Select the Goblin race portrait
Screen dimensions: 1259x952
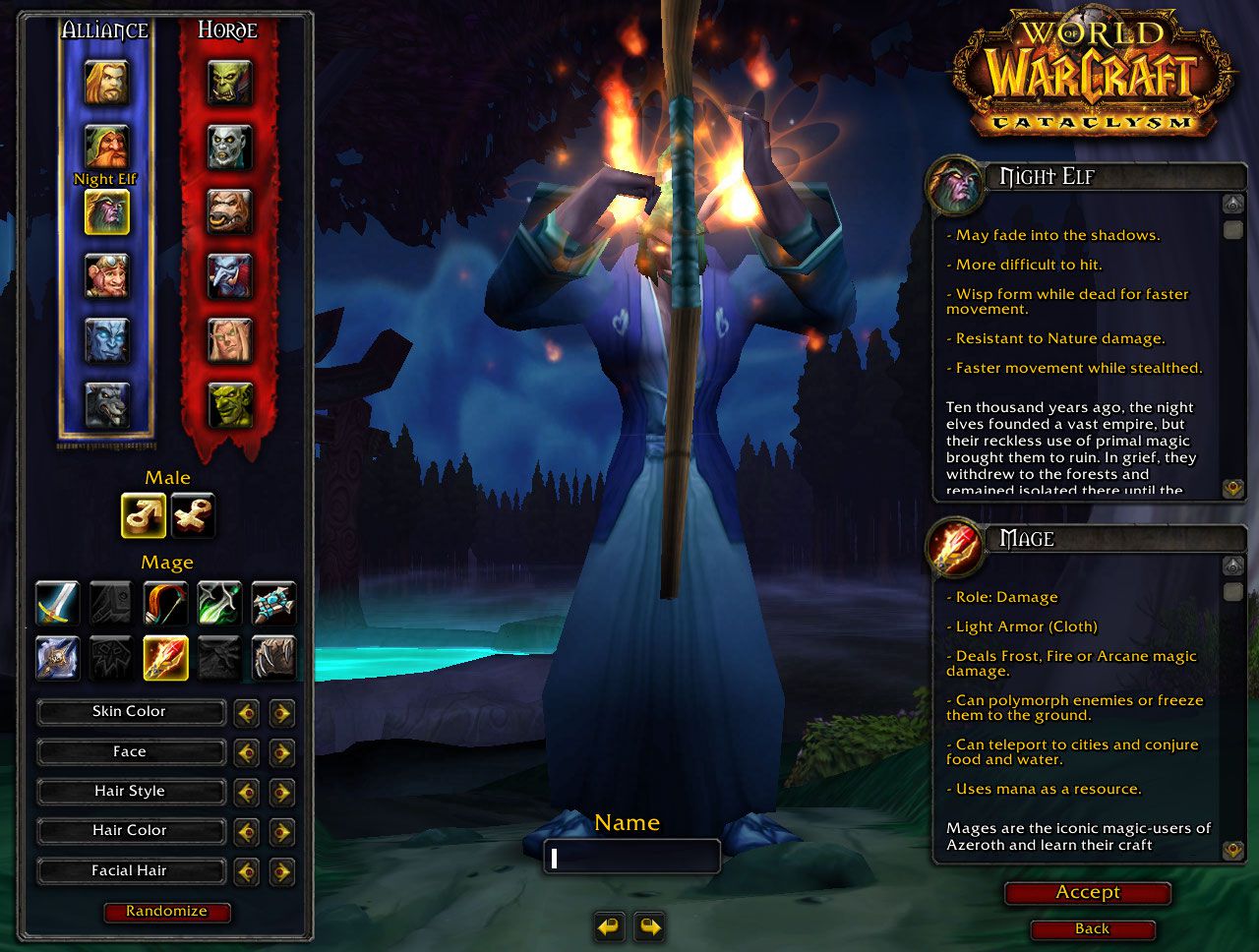point(229,404)
